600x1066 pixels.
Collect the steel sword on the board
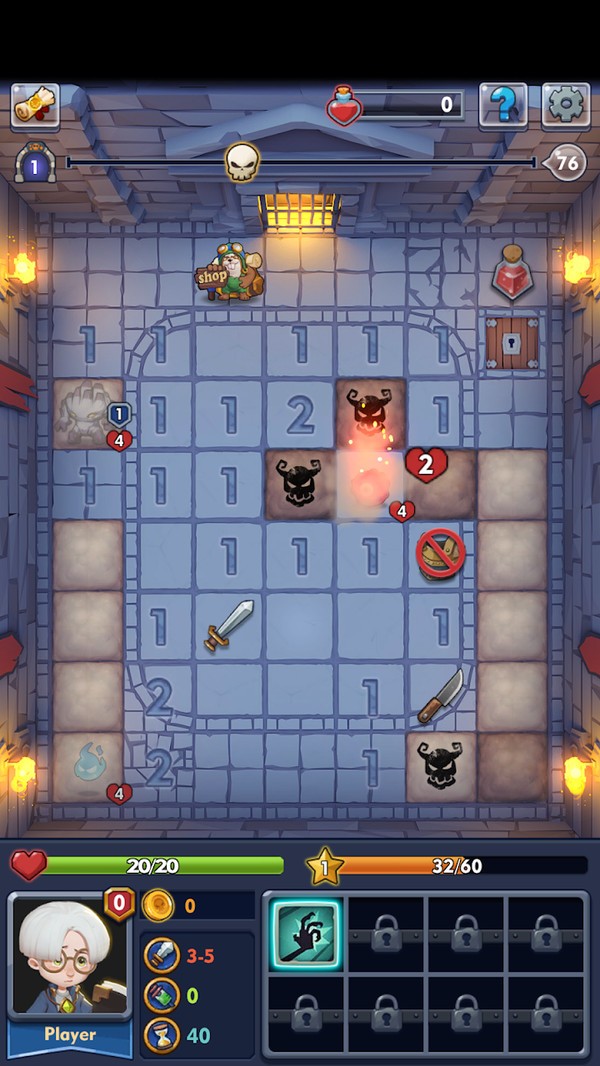click(x=229, y=625)
